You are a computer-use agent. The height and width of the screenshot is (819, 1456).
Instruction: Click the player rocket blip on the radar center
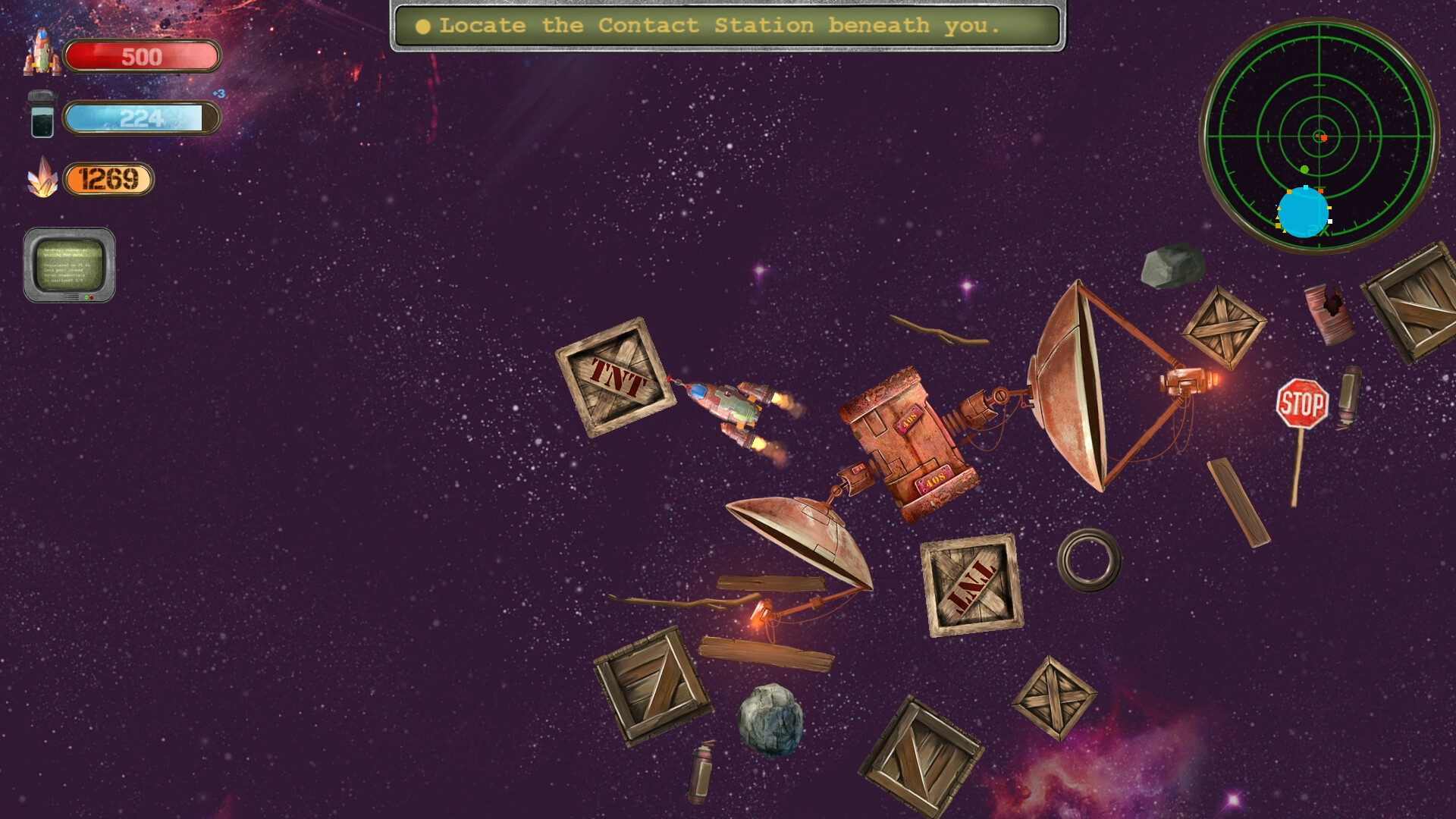tap(1323, 137)
